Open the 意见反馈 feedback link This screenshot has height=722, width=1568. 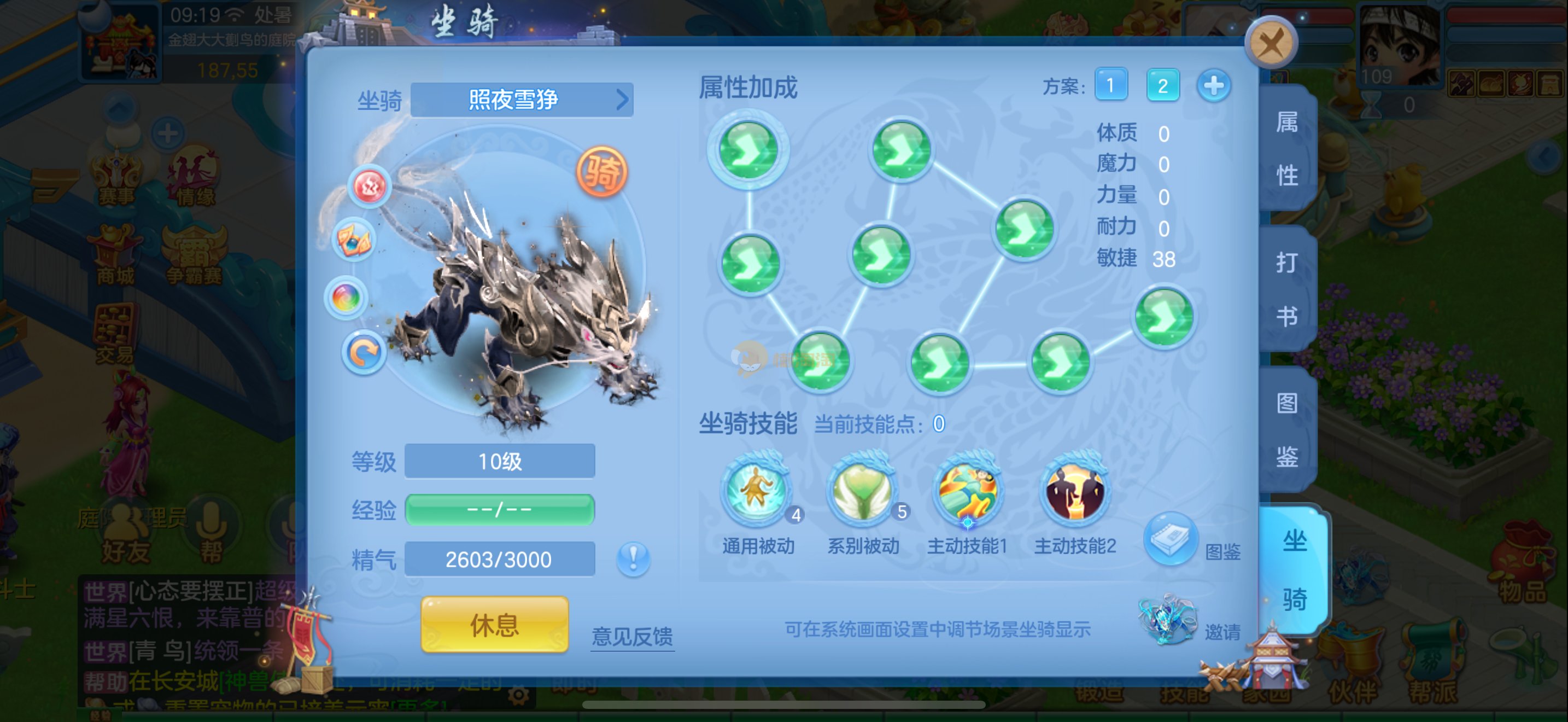pyautogui.click(x=632, y=636)
